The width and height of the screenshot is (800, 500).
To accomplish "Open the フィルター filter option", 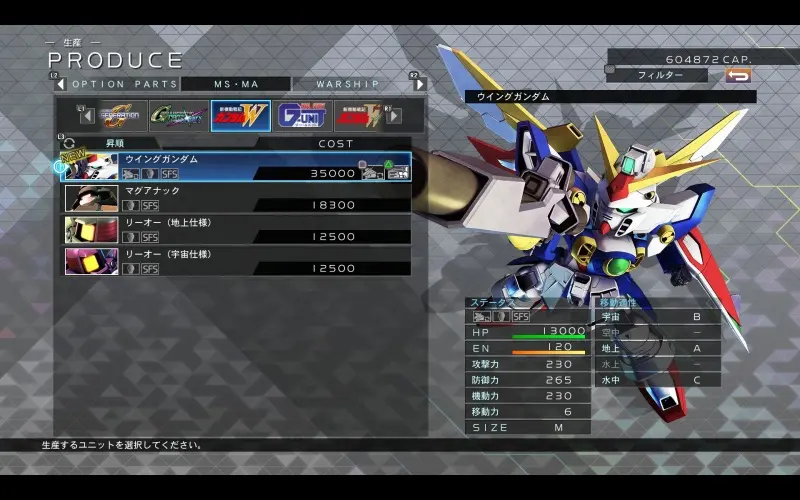I will click(x=660, y=75).
